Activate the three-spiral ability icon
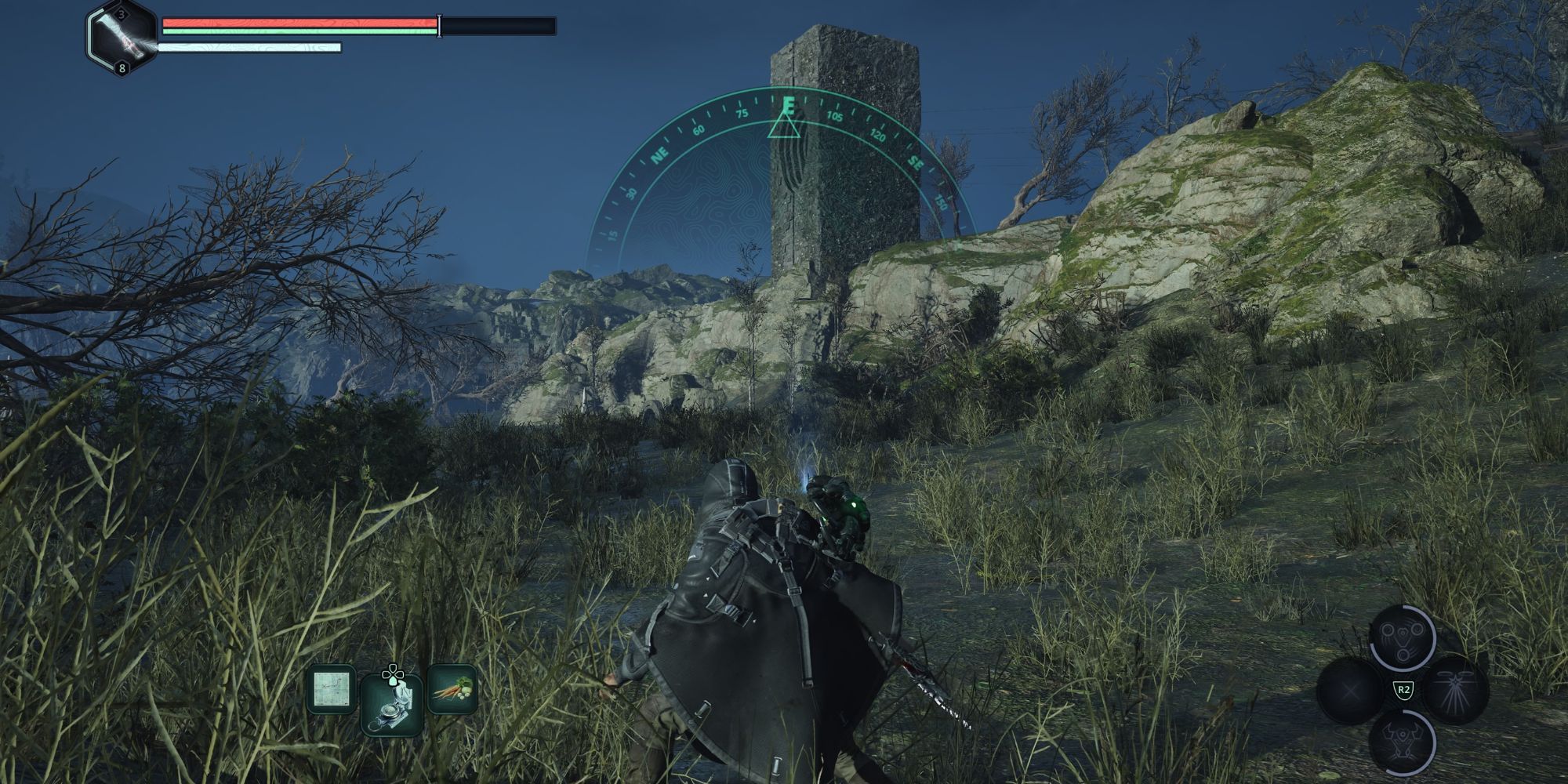Image resolution: width=1568 pixels, height=784 pixels. 1403,637
